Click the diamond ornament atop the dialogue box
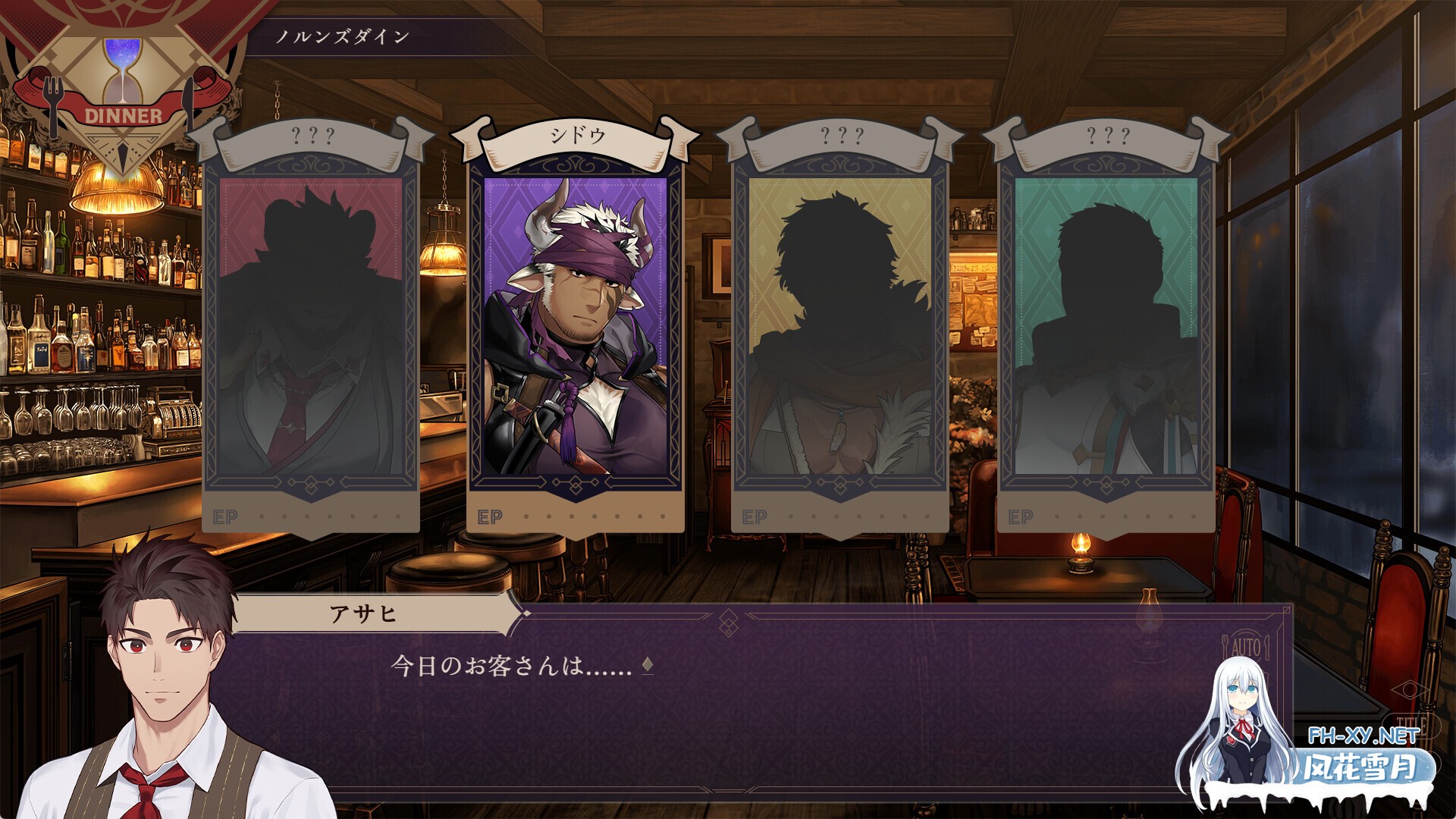 click(730, 622)
